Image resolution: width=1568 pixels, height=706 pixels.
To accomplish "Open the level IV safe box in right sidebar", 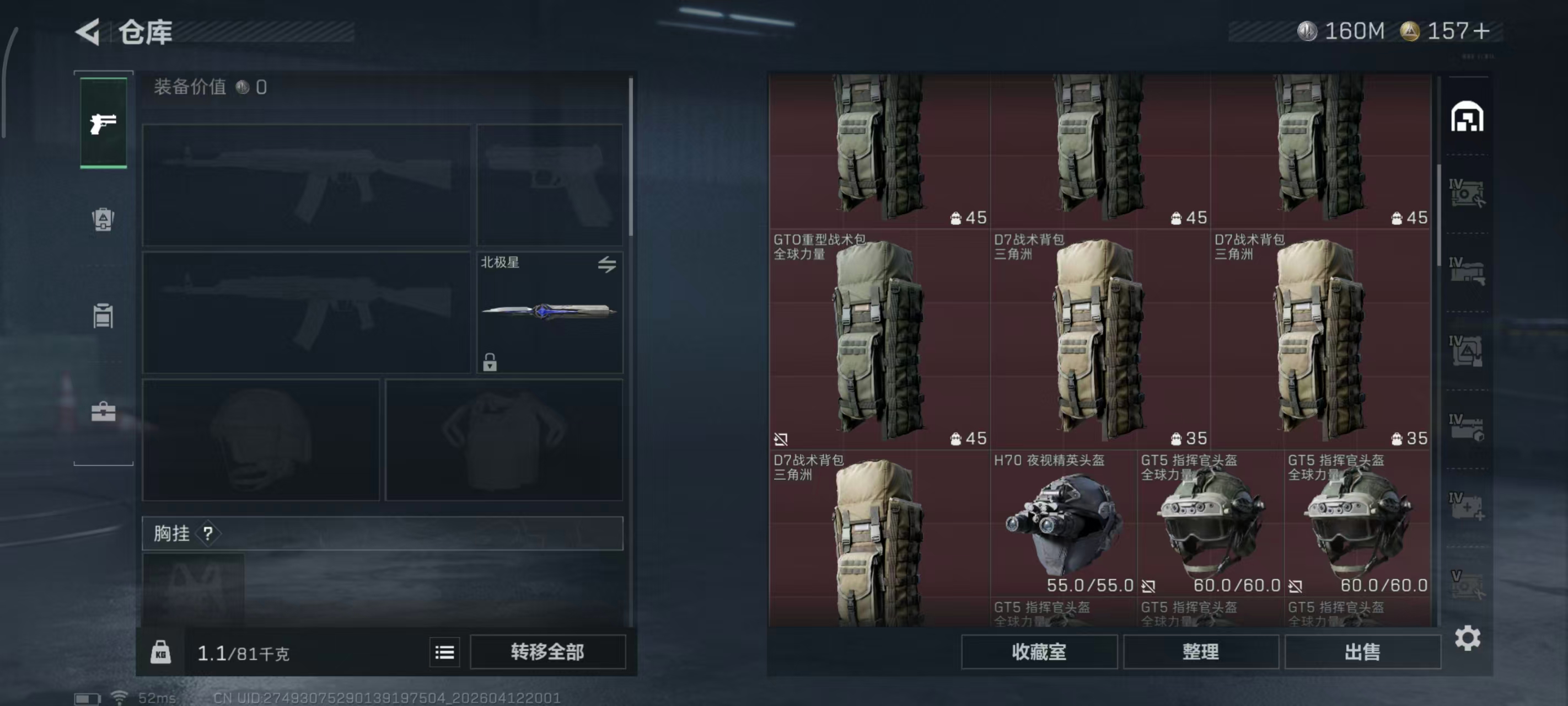I will click(1468, 192).
